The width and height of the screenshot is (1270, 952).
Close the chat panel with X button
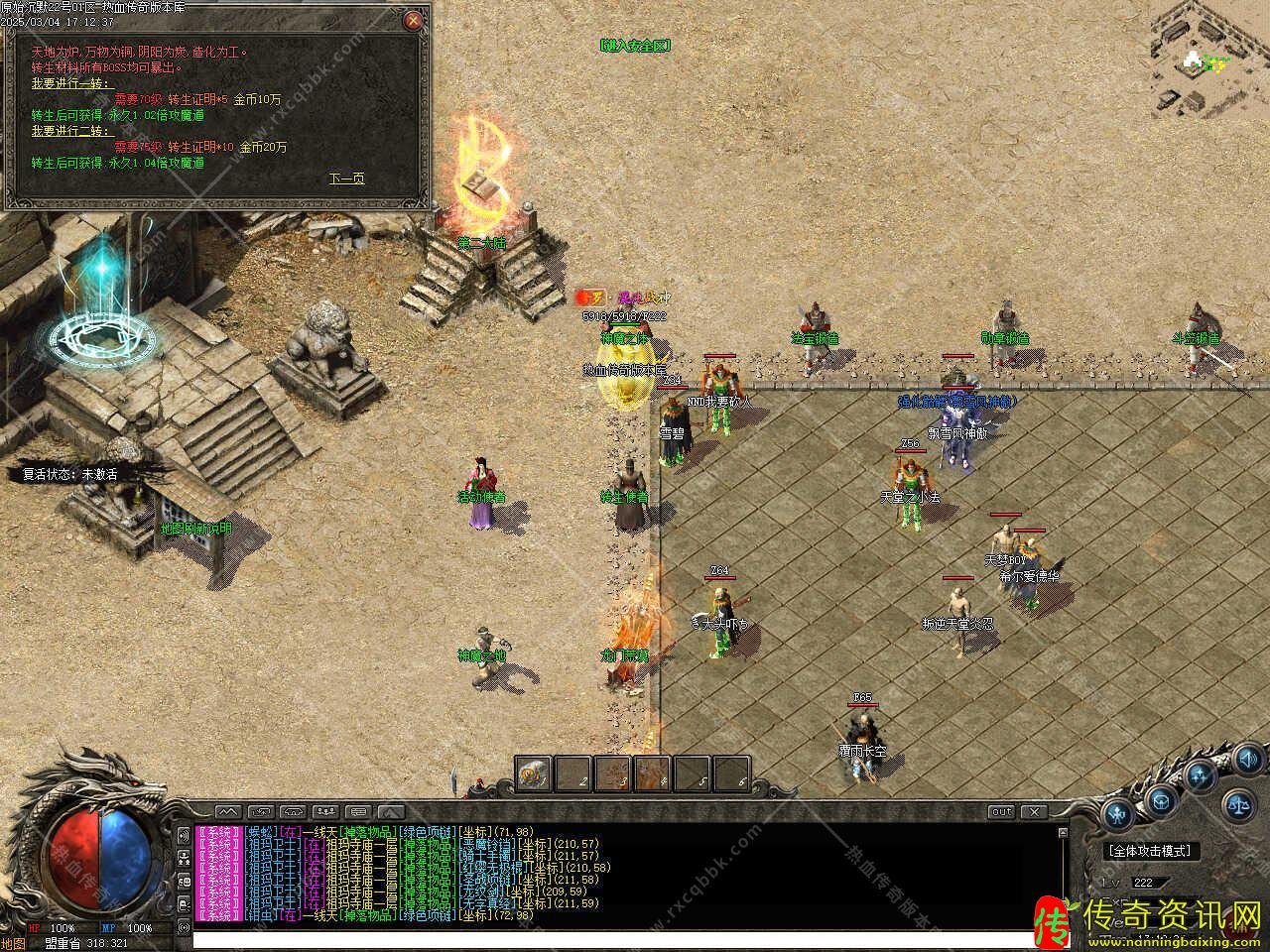click(x=1034, y=812)
